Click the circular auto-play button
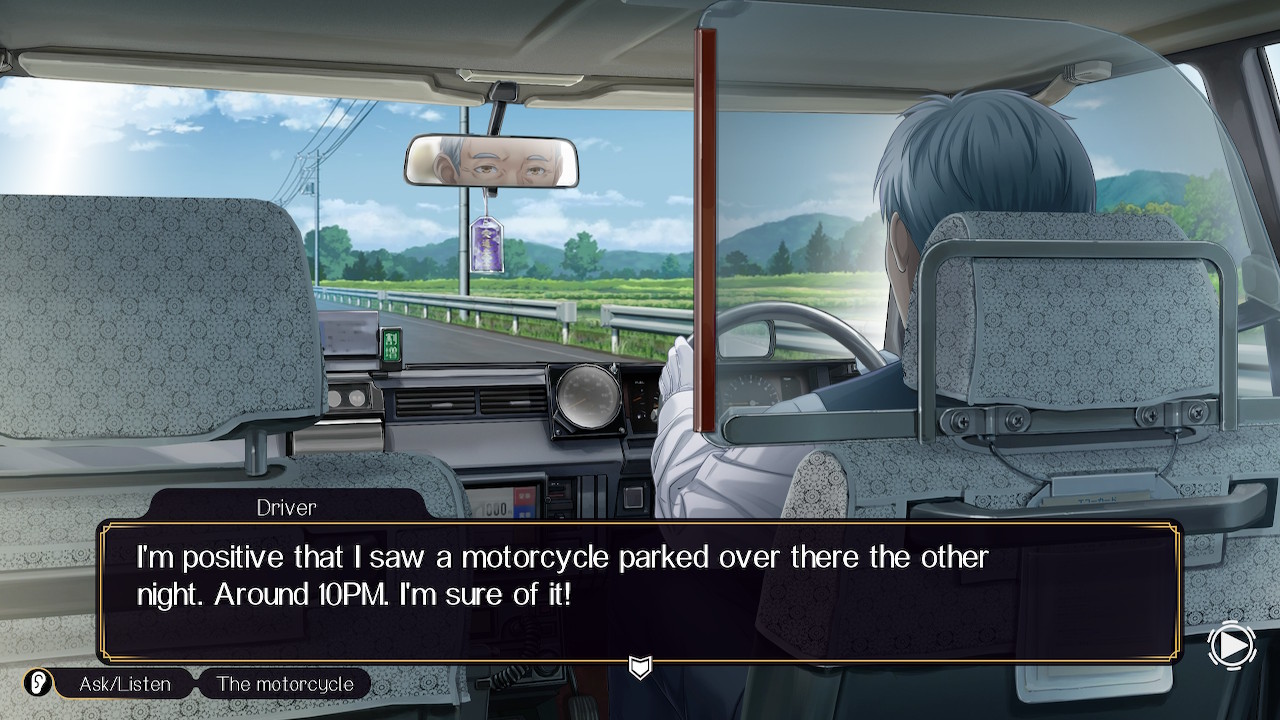1280x720 pixels. click(1231, 646)
